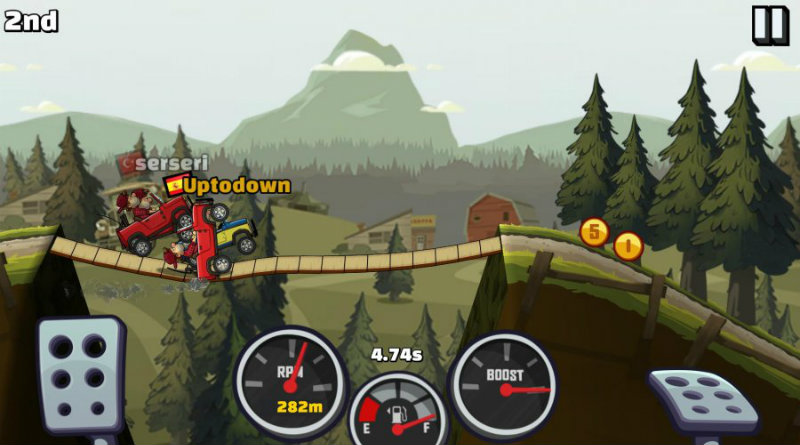Pause the race with the pause button
Screen dimensions: 800x445
pos(770,24)
